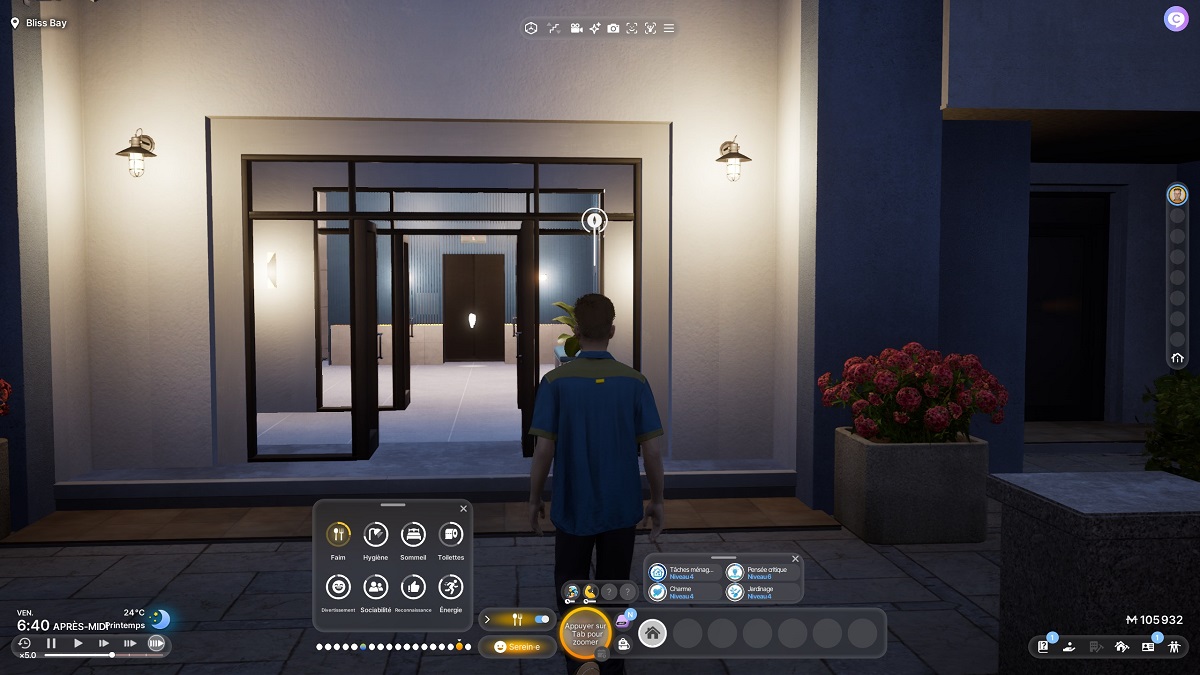Choose the Énergie need icon

point(450,587)
